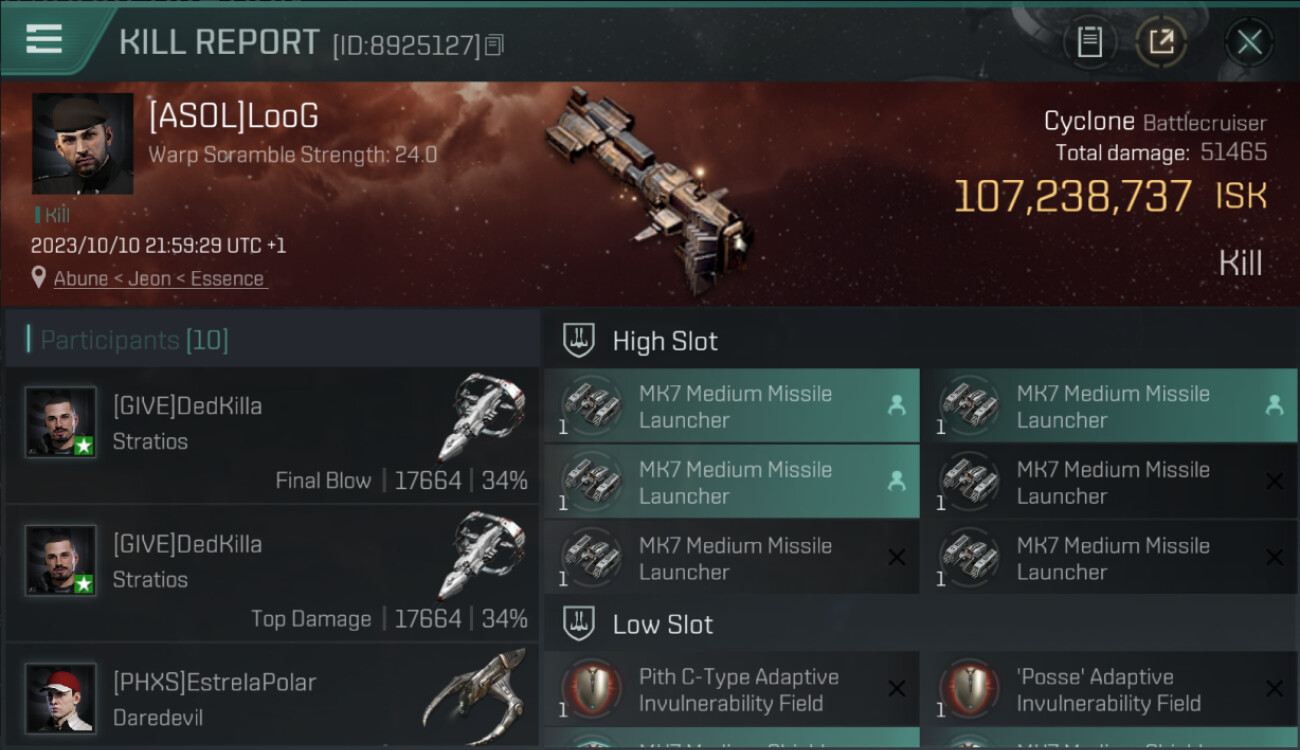
Task: Inspect the Pith C-Type Adaptive Invulnerability Field
Action: (731, 690)
